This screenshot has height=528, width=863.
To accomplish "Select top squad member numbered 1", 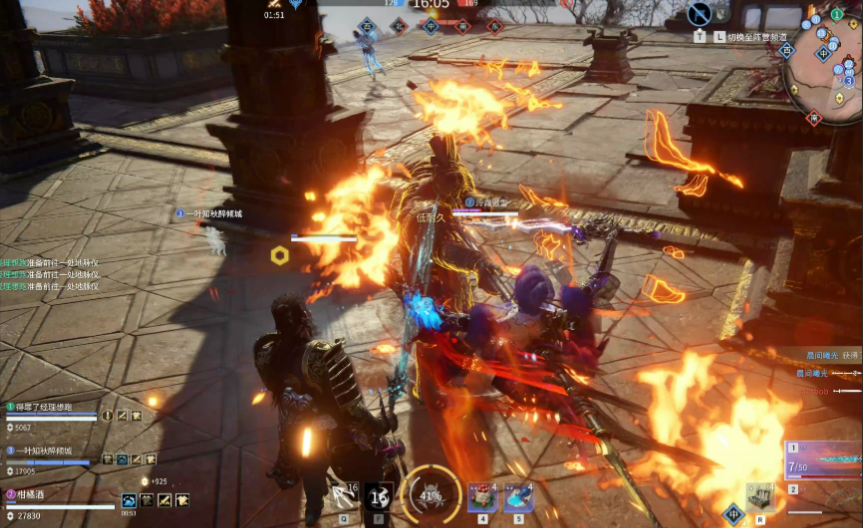I will (50, 408).
